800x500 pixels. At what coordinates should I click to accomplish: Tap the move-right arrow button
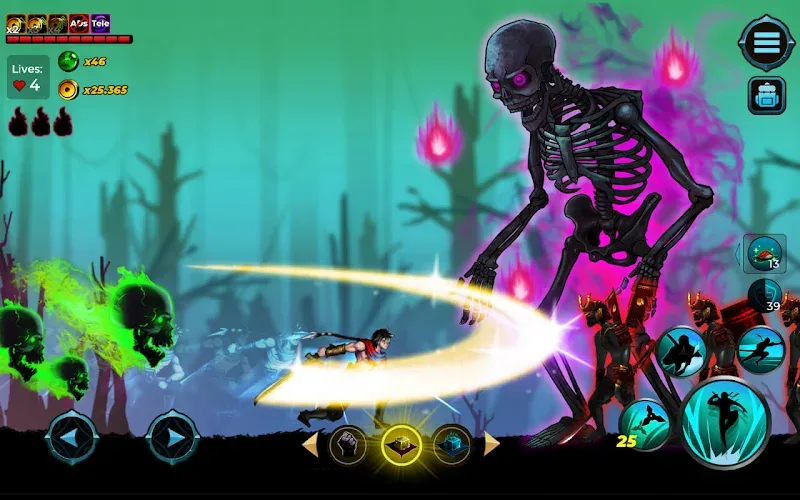tap(172, 437)
